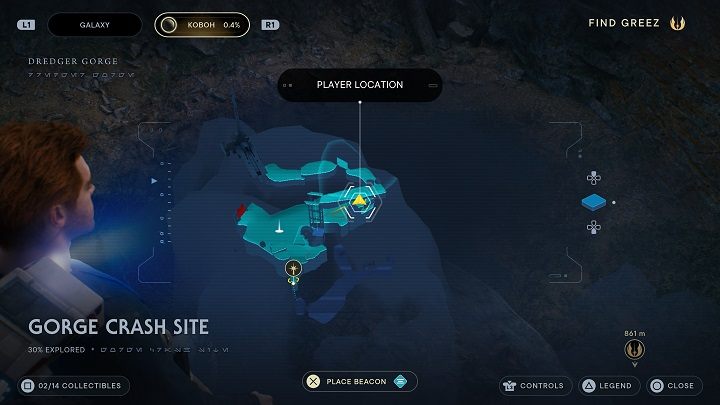Select the blue map floor level indicator
The height and width of the screenshot is (405, 720).
[594, 203]
